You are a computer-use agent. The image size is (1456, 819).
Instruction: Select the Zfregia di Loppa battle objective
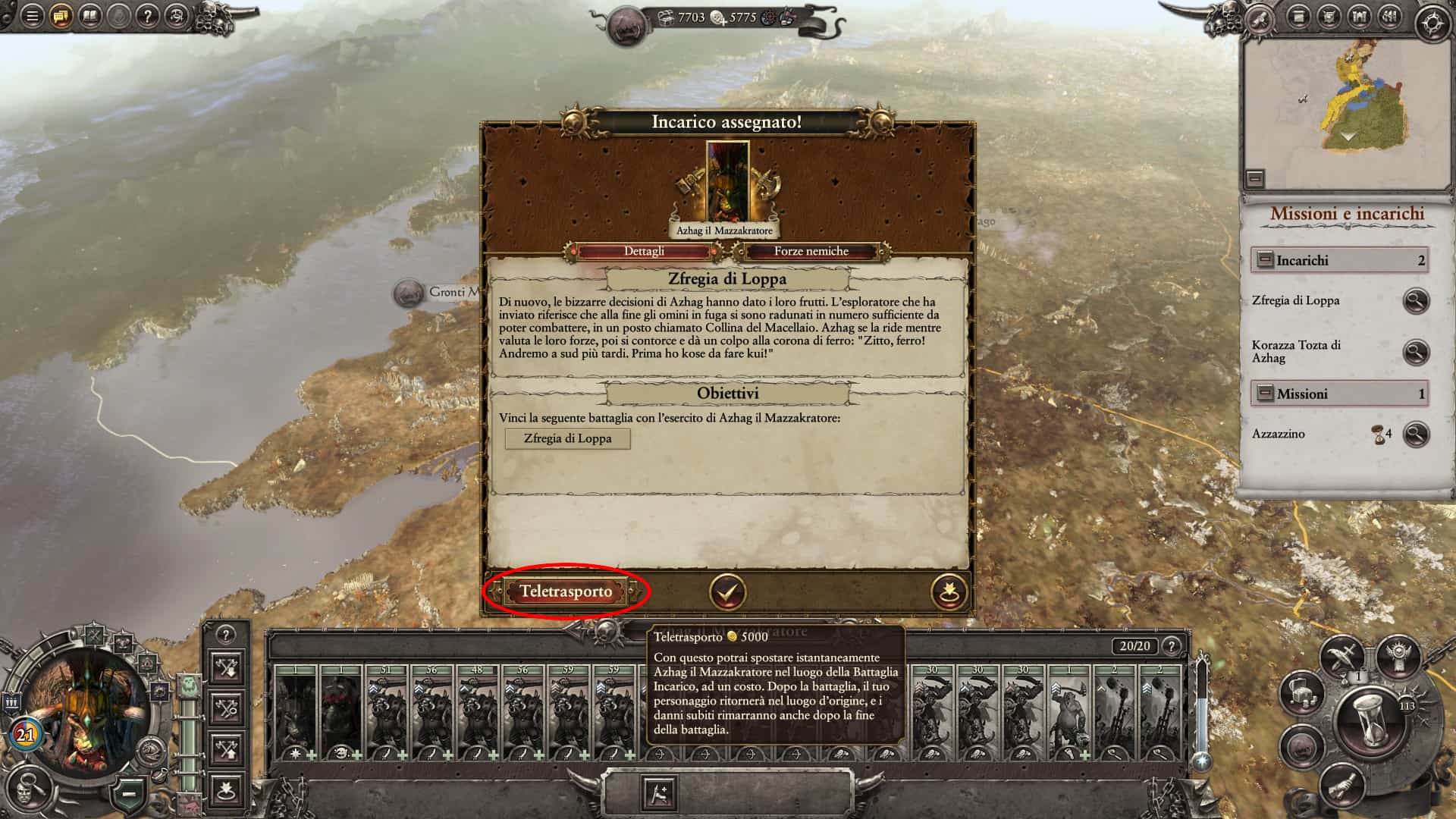point(567,438)
